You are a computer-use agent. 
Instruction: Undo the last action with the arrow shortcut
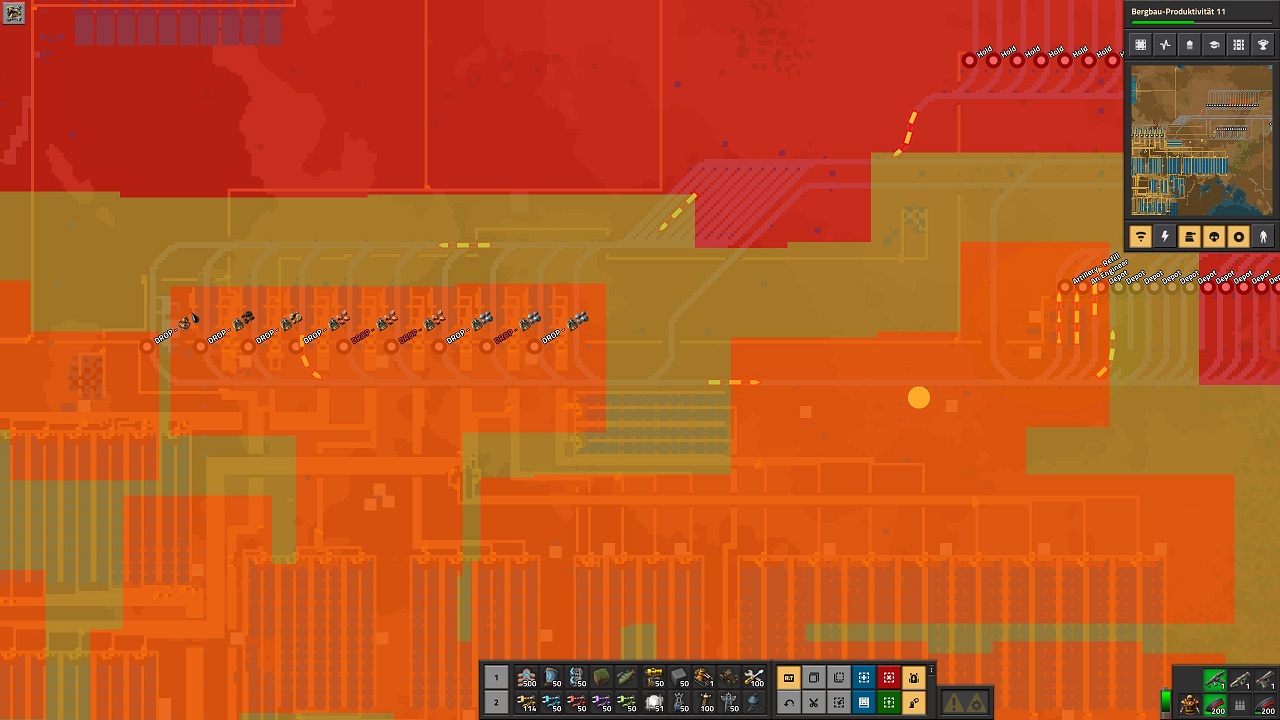[789, 702]
